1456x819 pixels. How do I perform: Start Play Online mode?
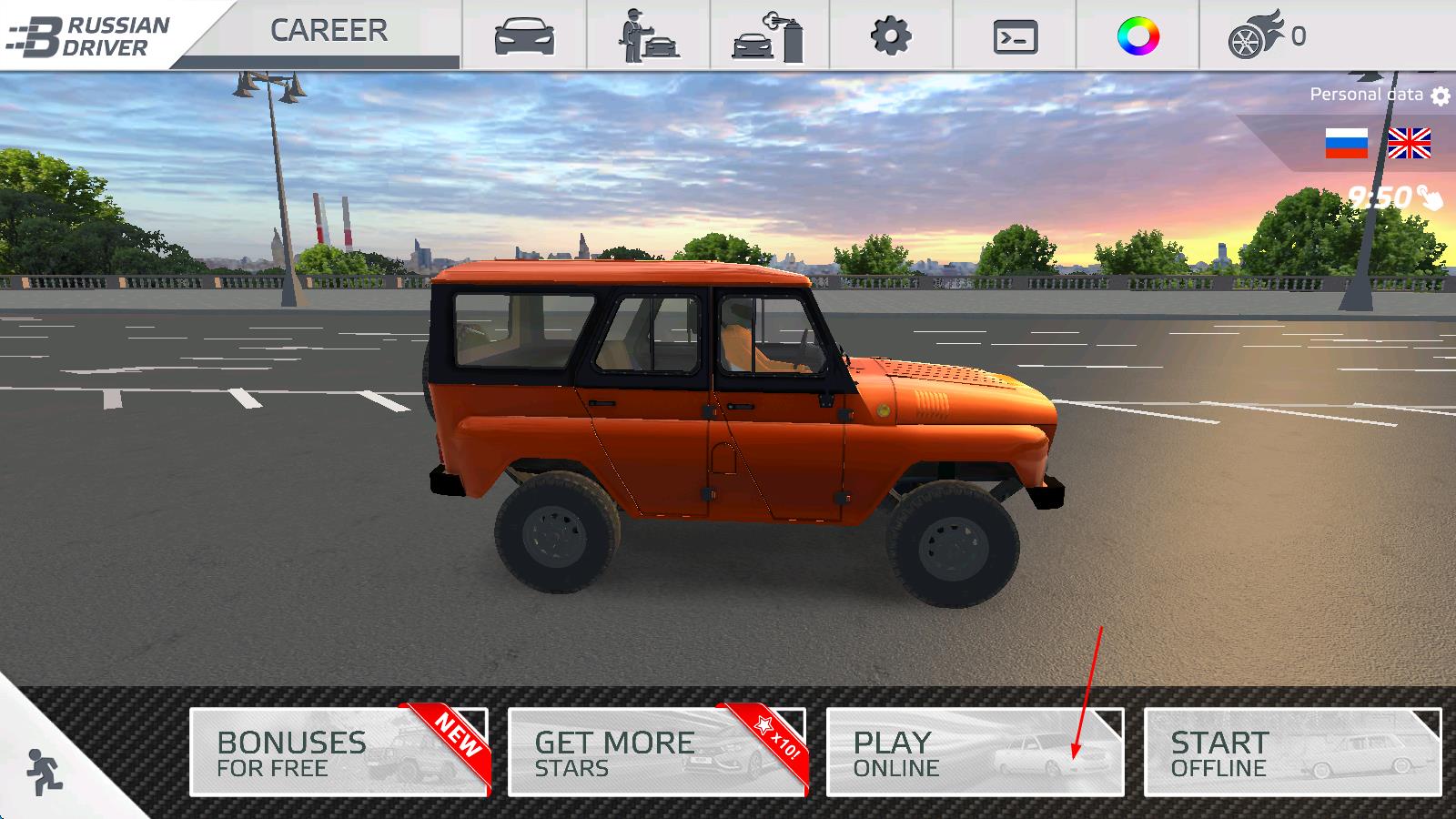click(975, 753)
